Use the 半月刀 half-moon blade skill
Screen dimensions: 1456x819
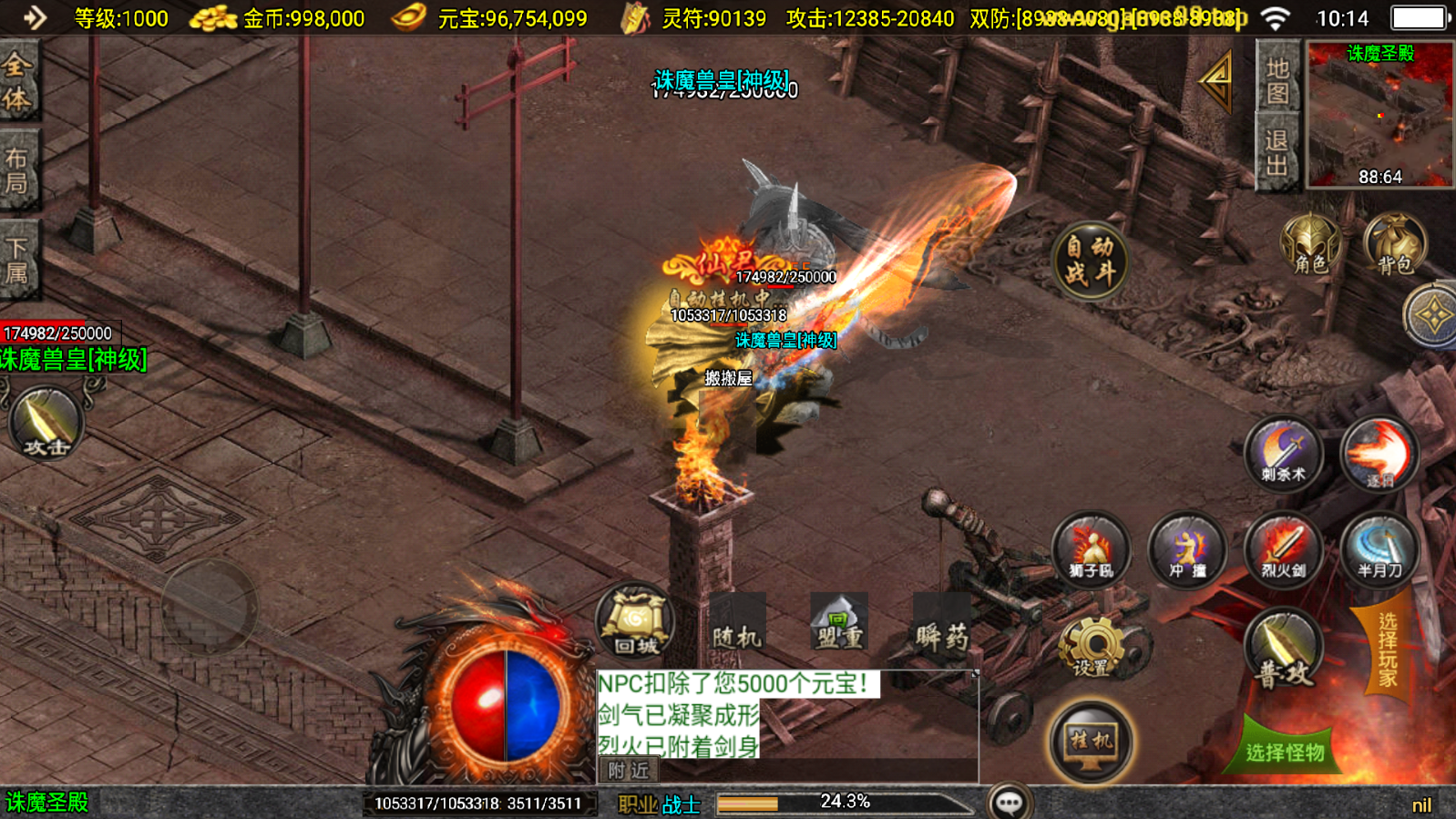[x=1379, y=550]
